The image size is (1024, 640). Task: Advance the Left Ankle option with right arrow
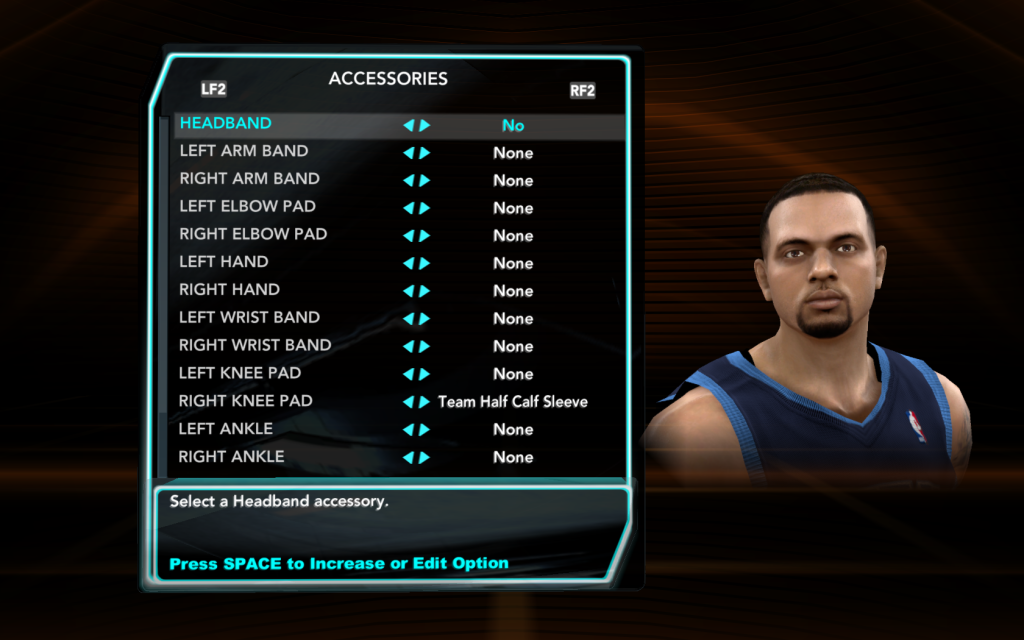425,430
